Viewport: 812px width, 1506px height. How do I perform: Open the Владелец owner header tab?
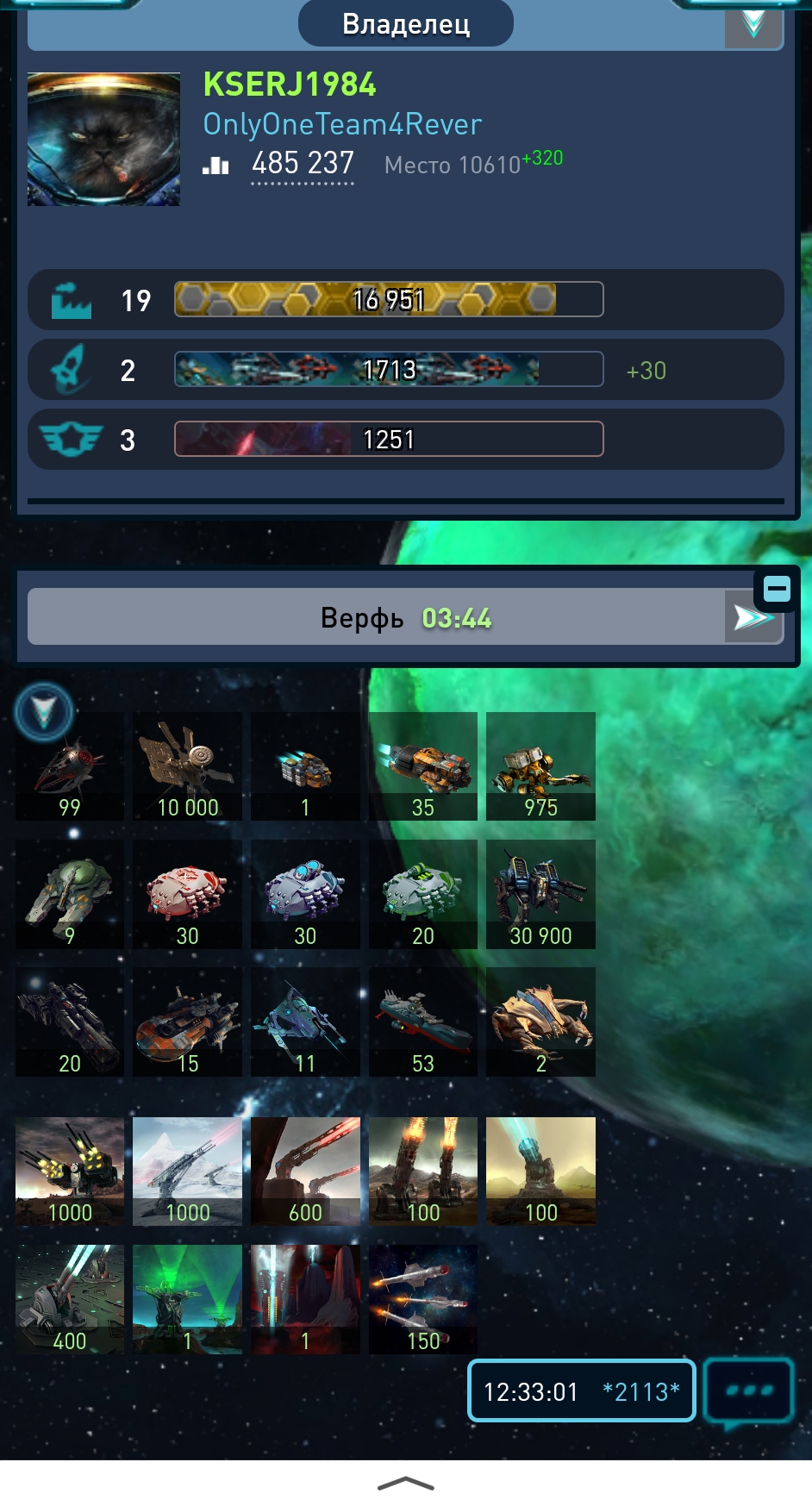point(405,23)
